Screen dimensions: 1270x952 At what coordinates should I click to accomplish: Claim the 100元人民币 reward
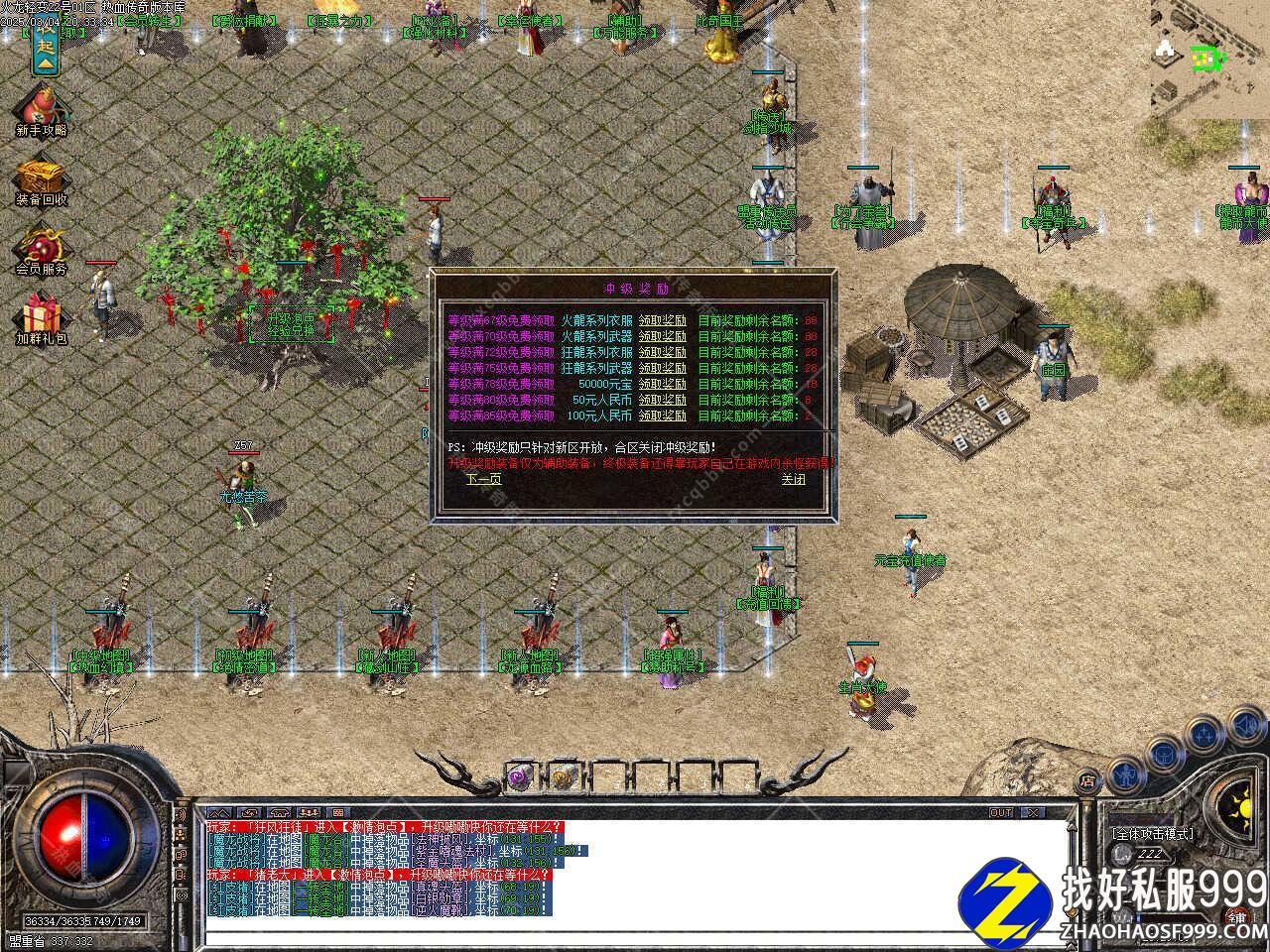662,416
